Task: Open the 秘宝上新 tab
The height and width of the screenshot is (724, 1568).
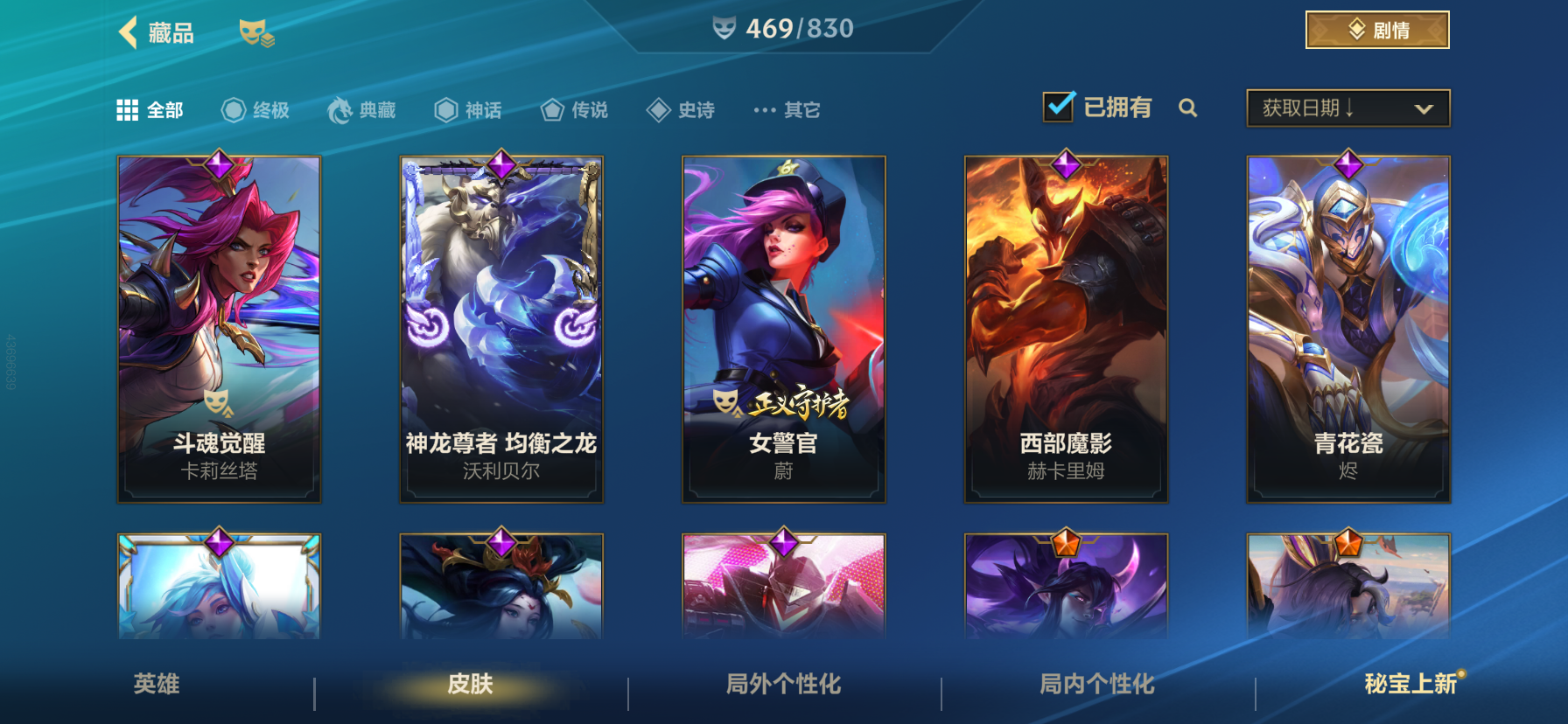Action: tap(1411, 686)
